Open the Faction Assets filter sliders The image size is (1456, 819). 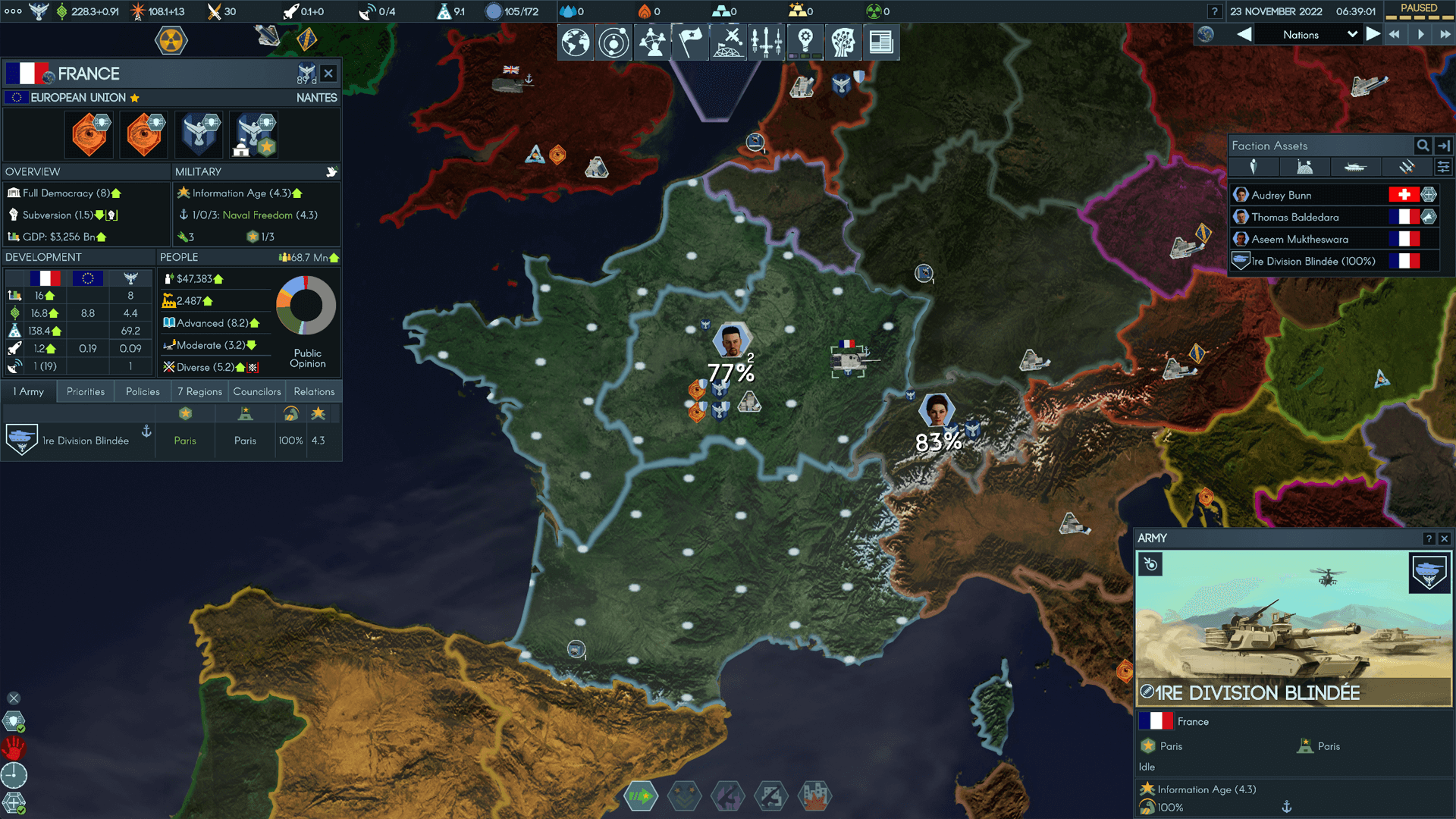(1445, 167)
